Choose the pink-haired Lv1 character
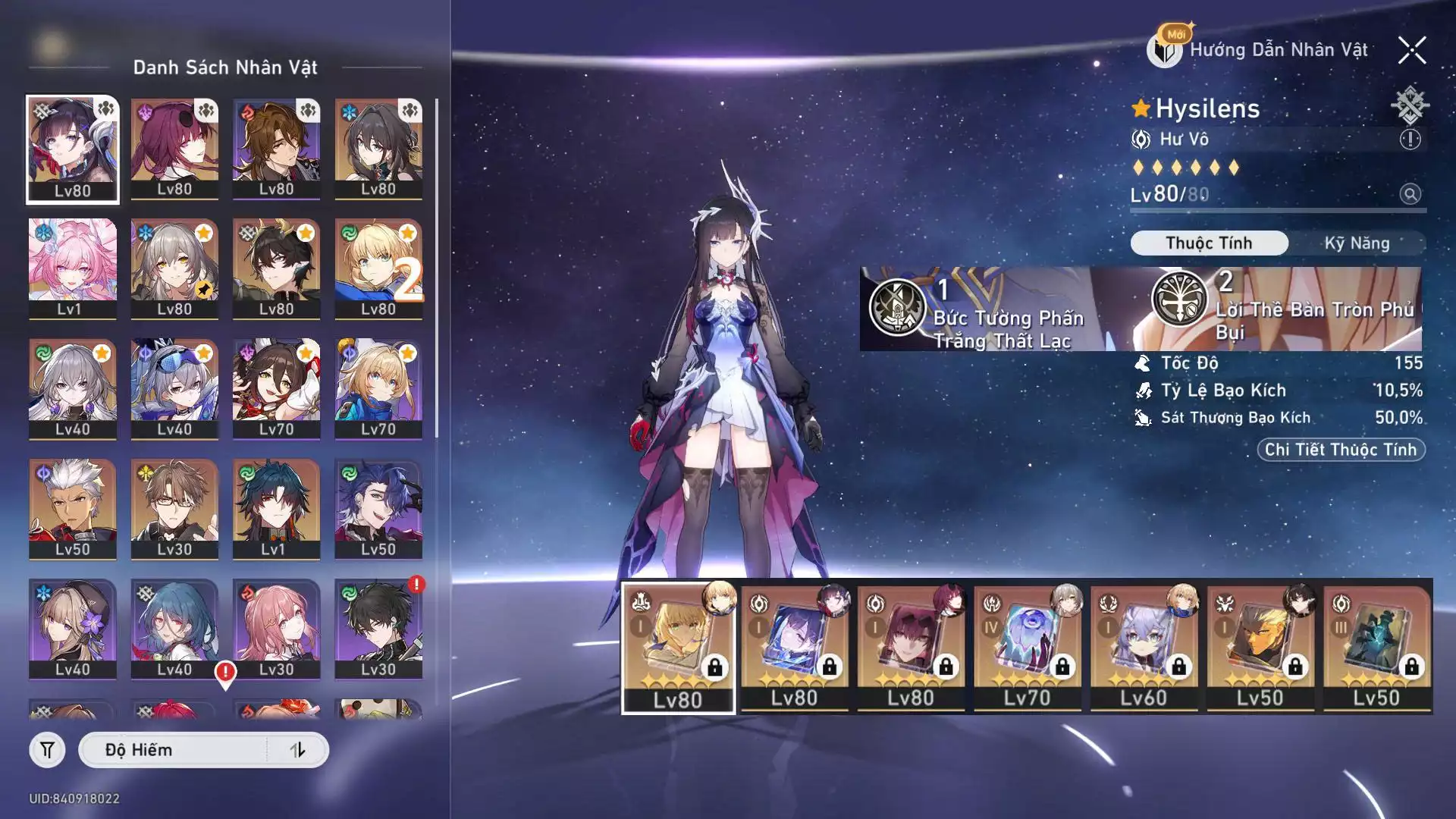 (73, 268)
